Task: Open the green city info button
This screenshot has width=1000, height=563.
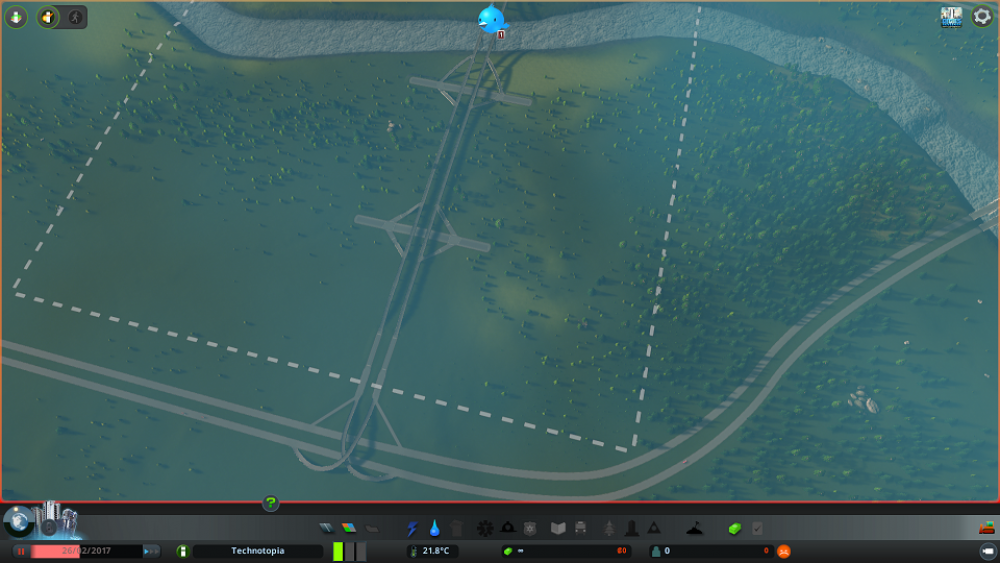Action: [182, 551]
